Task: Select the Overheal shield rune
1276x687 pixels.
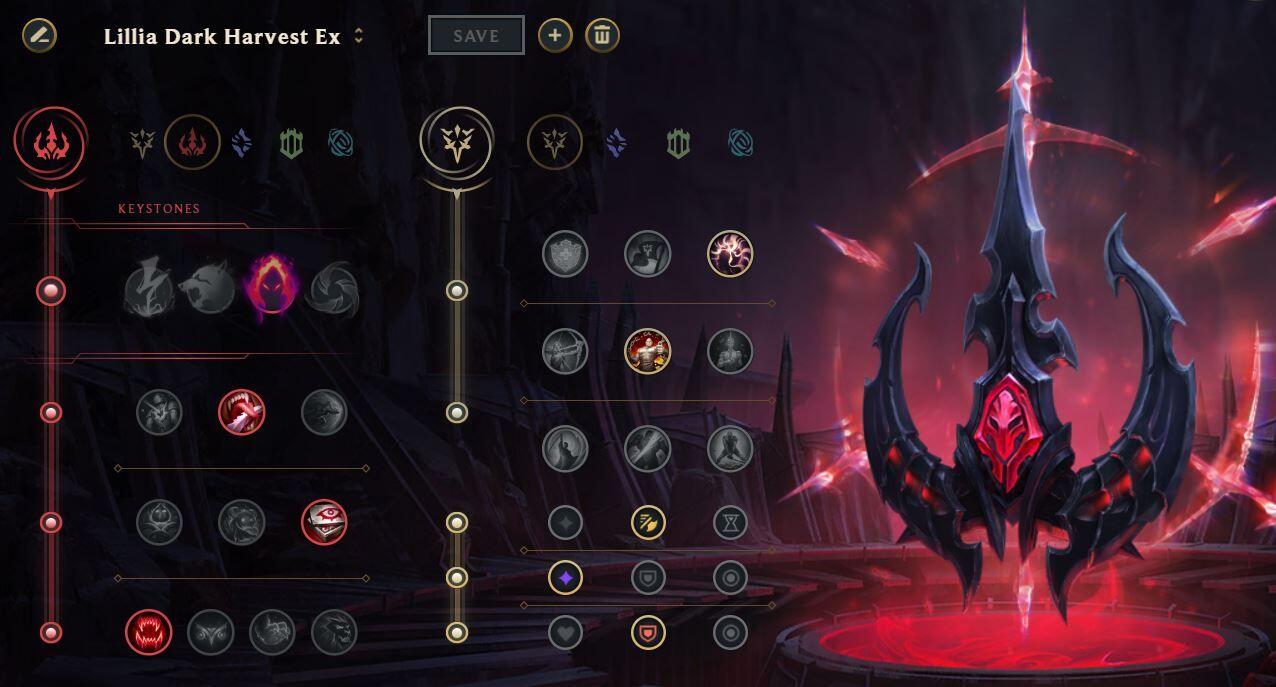Action: [x=565, y=254]
